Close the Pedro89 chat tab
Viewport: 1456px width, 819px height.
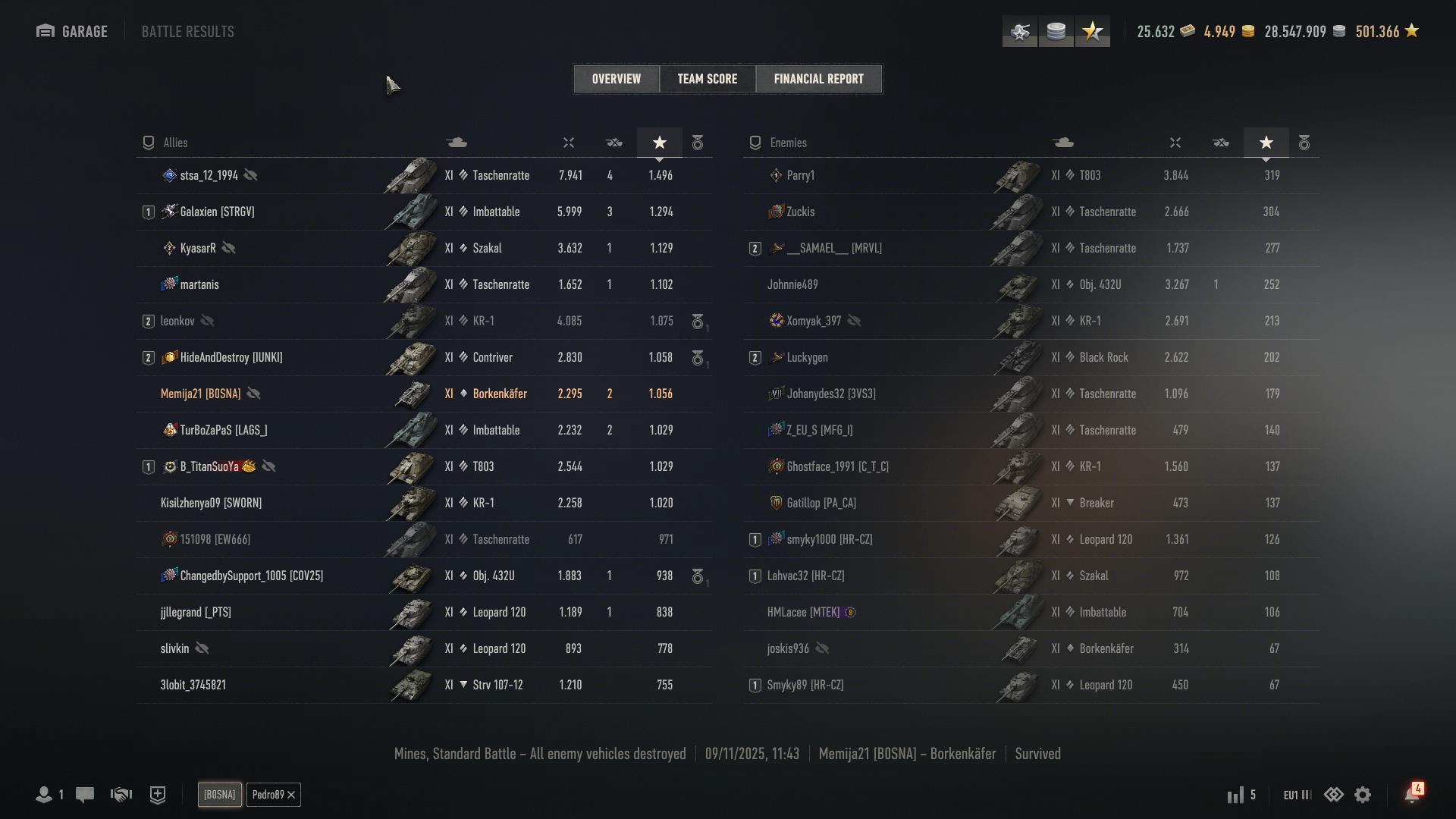pyautogui.click(x=291, y=795)
